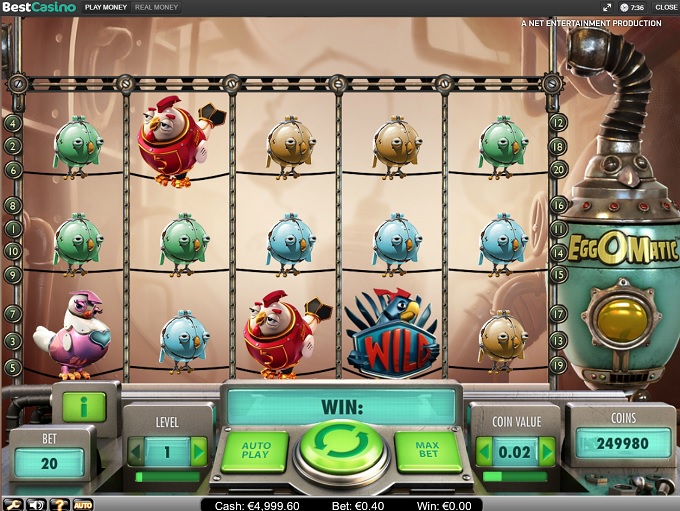Select bet line 12 marker

pyautogui.click(x=559, y=123)
